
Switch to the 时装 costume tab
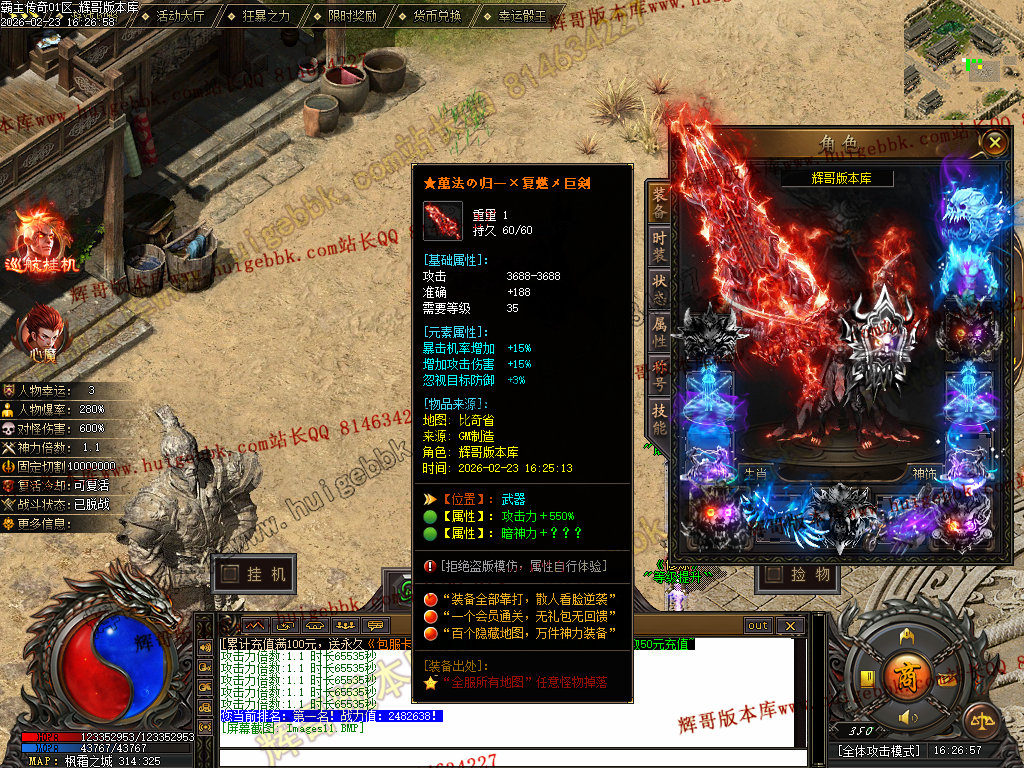point(659,247)
